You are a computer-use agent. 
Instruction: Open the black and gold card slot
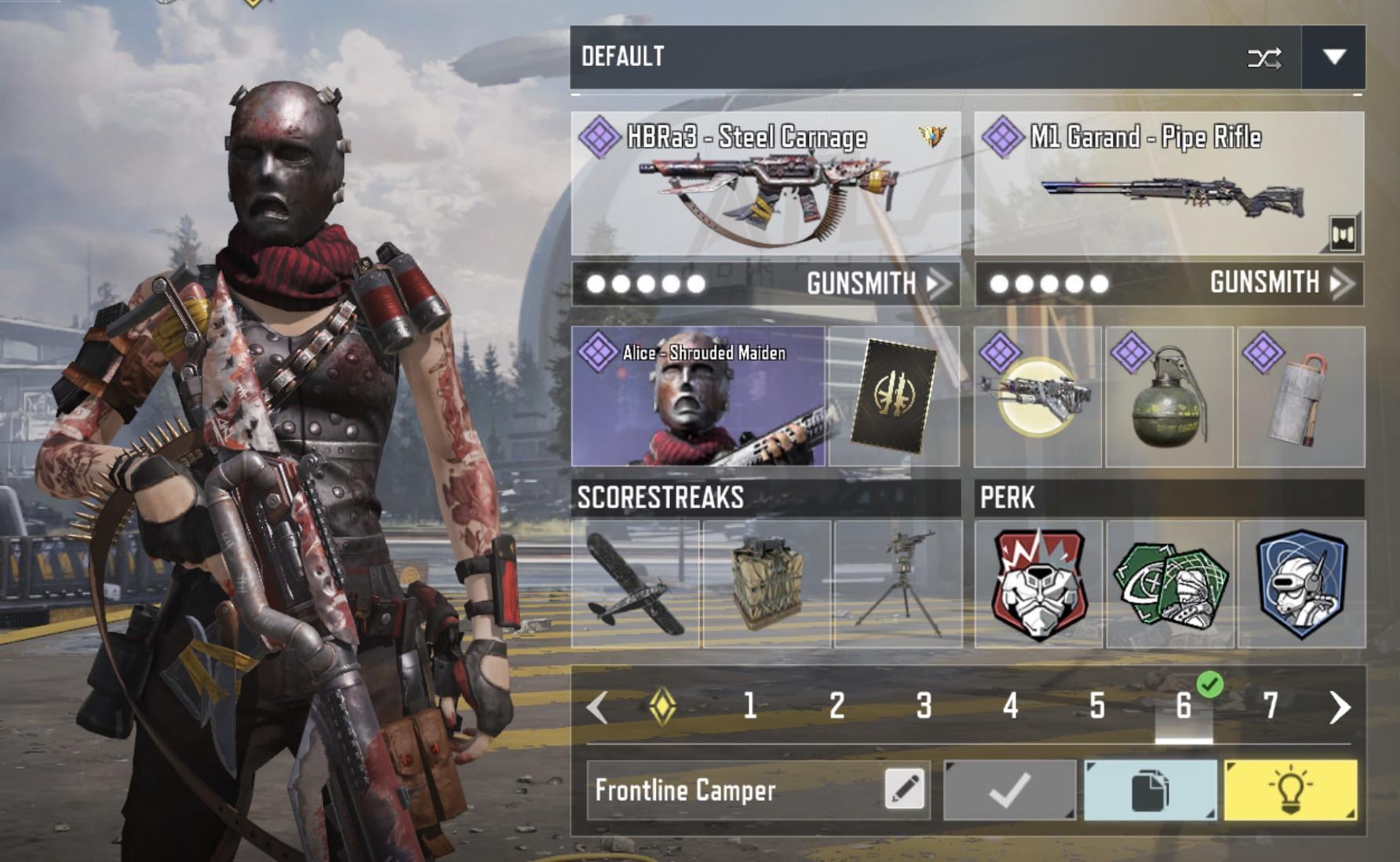[894, 397]
